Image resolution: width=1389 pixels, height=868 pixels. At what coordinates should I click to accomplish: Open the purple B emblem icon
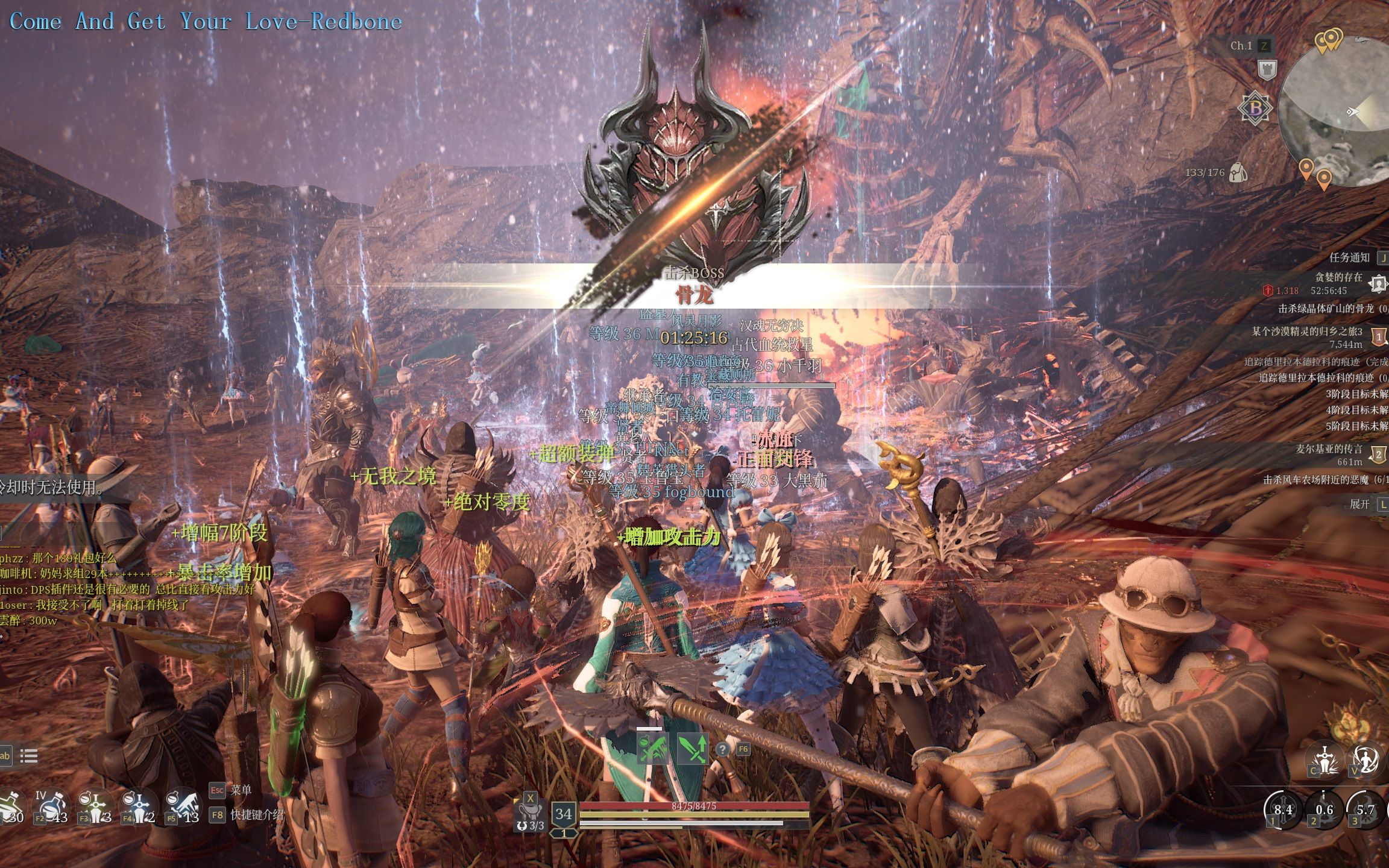1255,108
